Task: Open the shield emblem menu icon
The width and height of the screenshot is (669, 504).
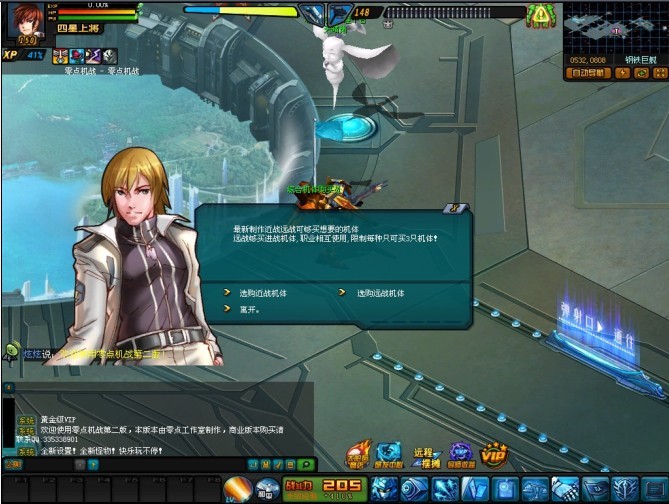Action: 626,489
